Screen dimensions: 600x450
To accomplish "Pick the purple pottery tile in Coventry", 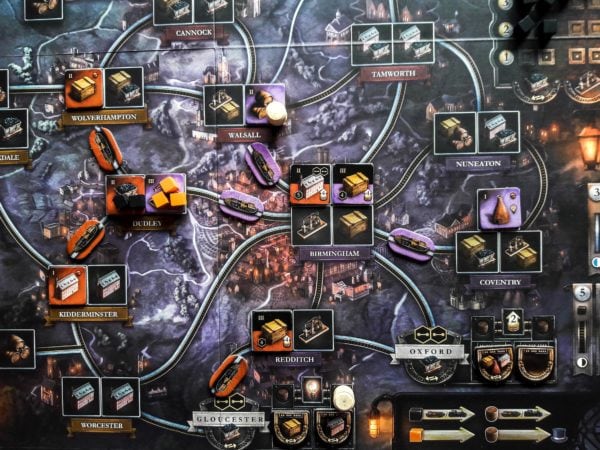I will click(x=498, y=209).
